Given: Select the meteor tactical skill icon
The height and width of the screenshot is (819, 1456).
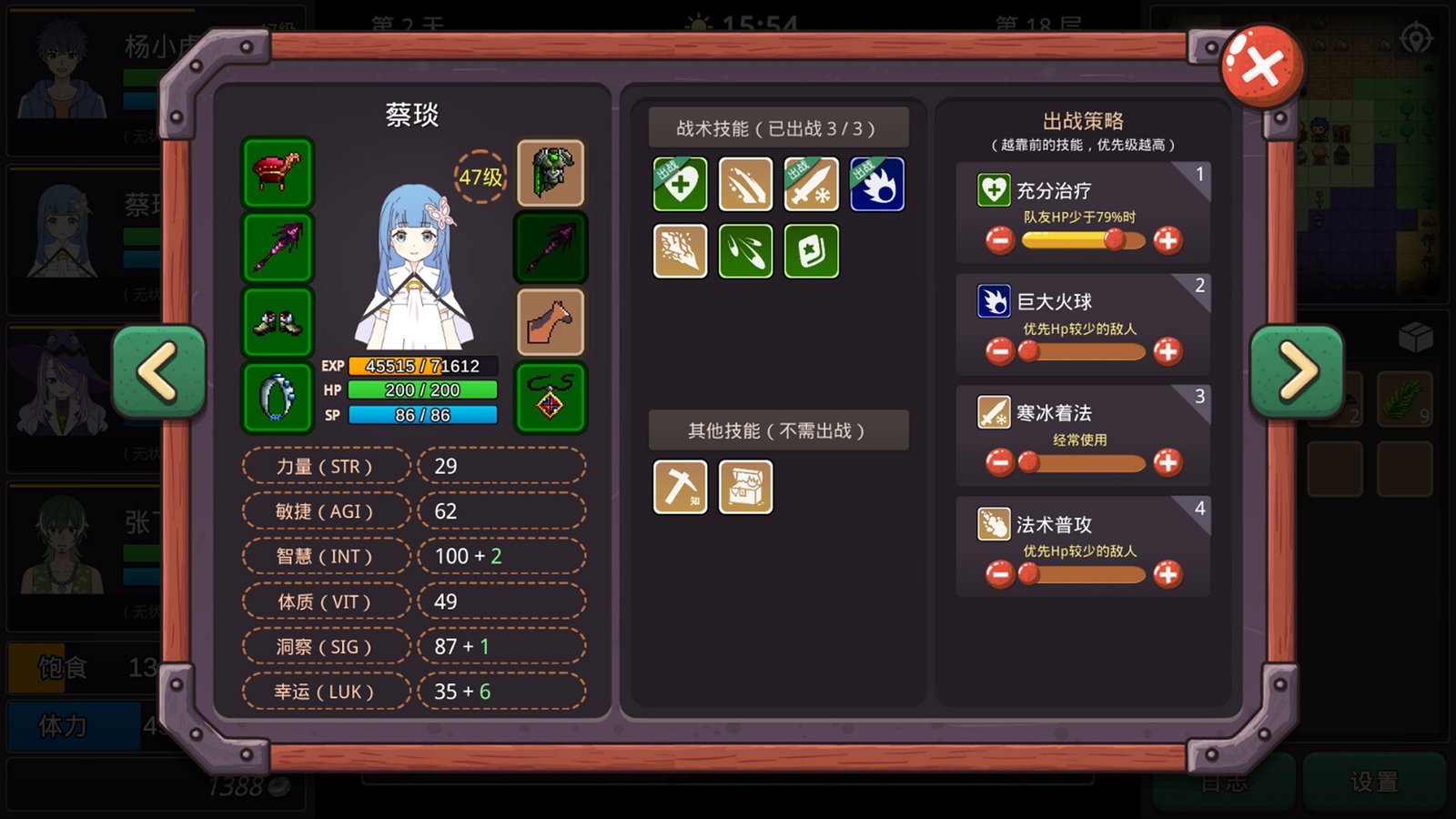Looking at the screenshot, I should (x=745, y=185).
